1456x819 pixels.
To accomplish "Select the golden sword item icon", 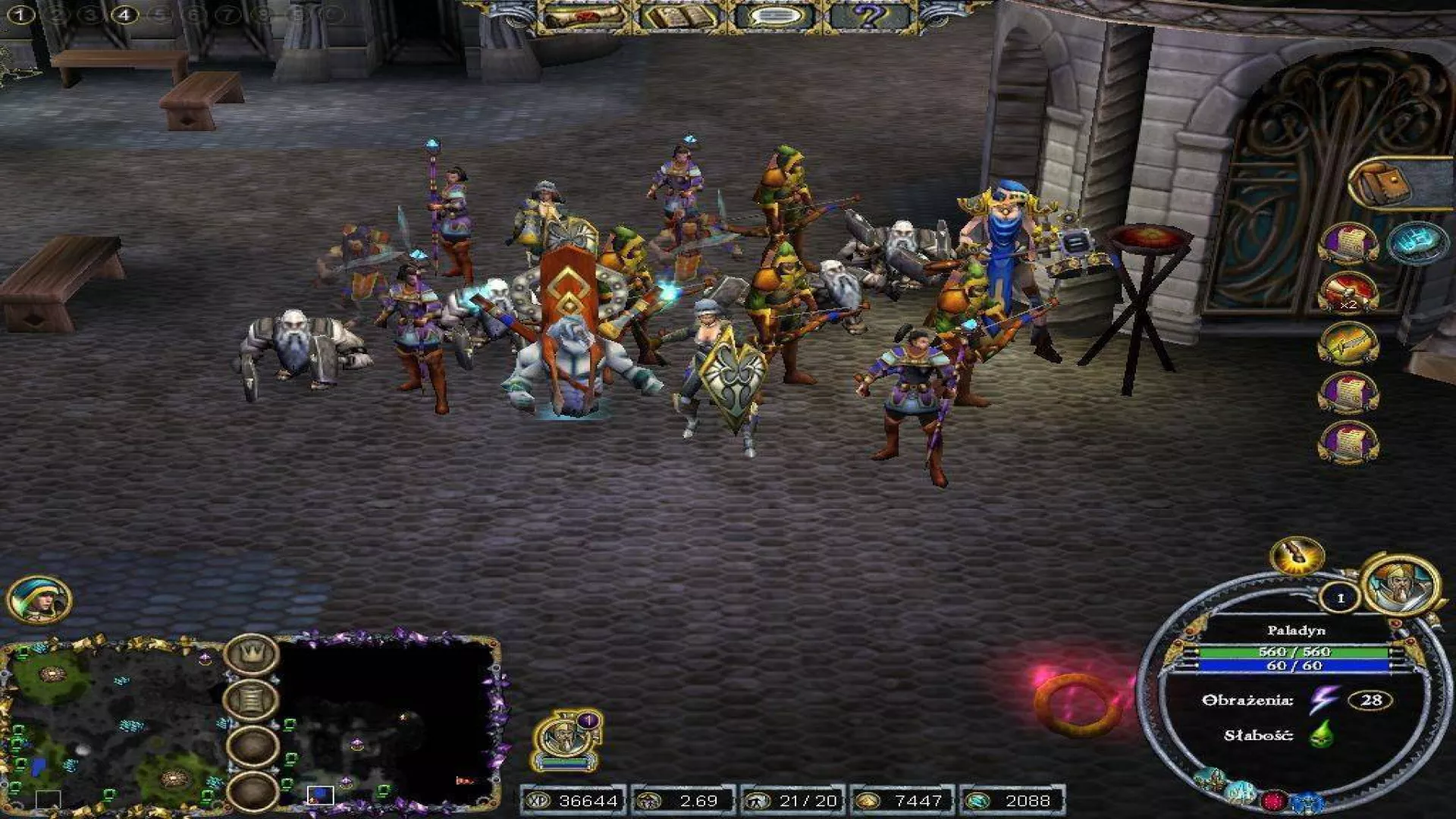I will tap(1348, 344).
